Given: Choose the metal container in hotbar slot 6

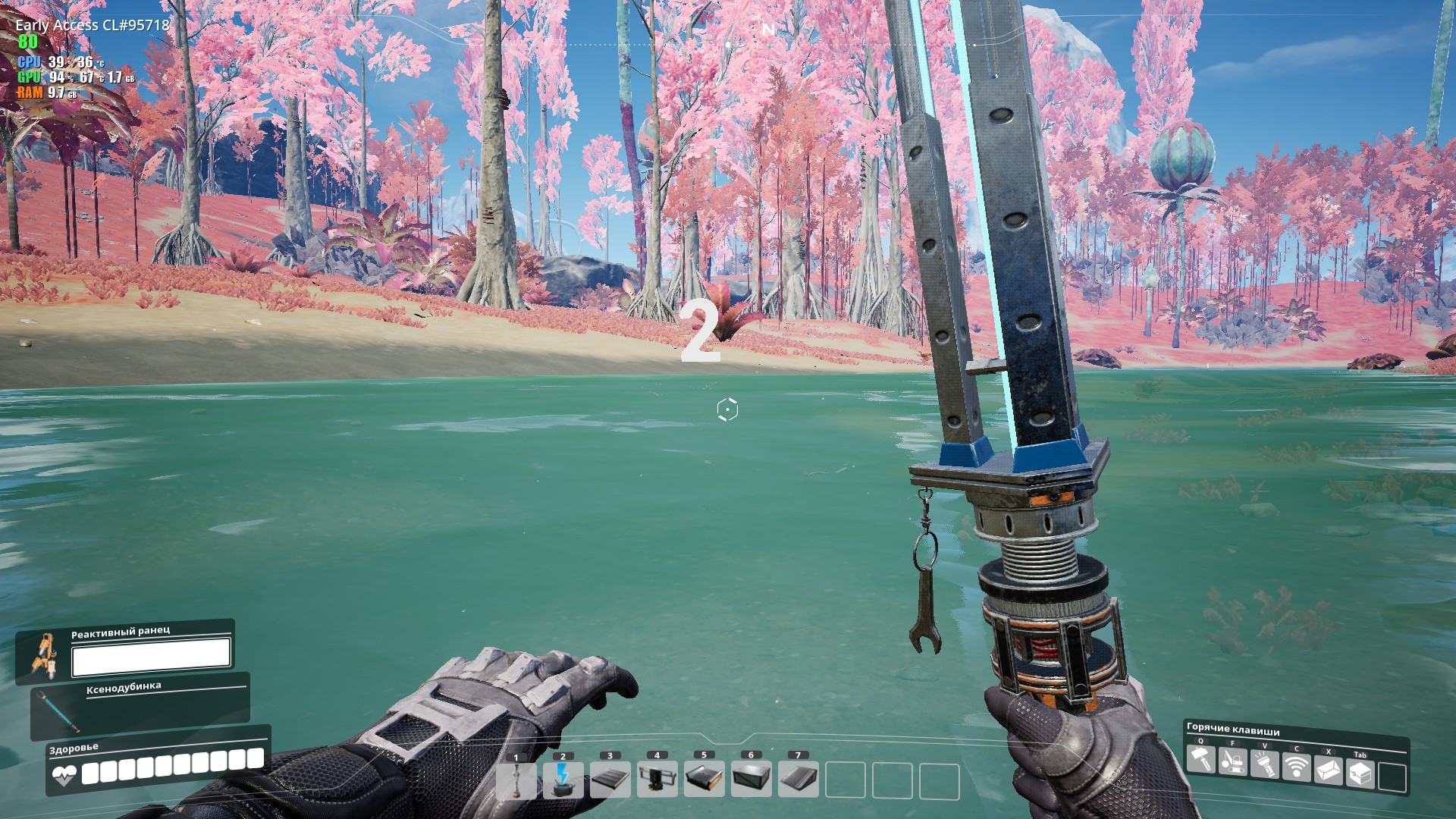Looking at the screenshot, I should coord(752,780).
